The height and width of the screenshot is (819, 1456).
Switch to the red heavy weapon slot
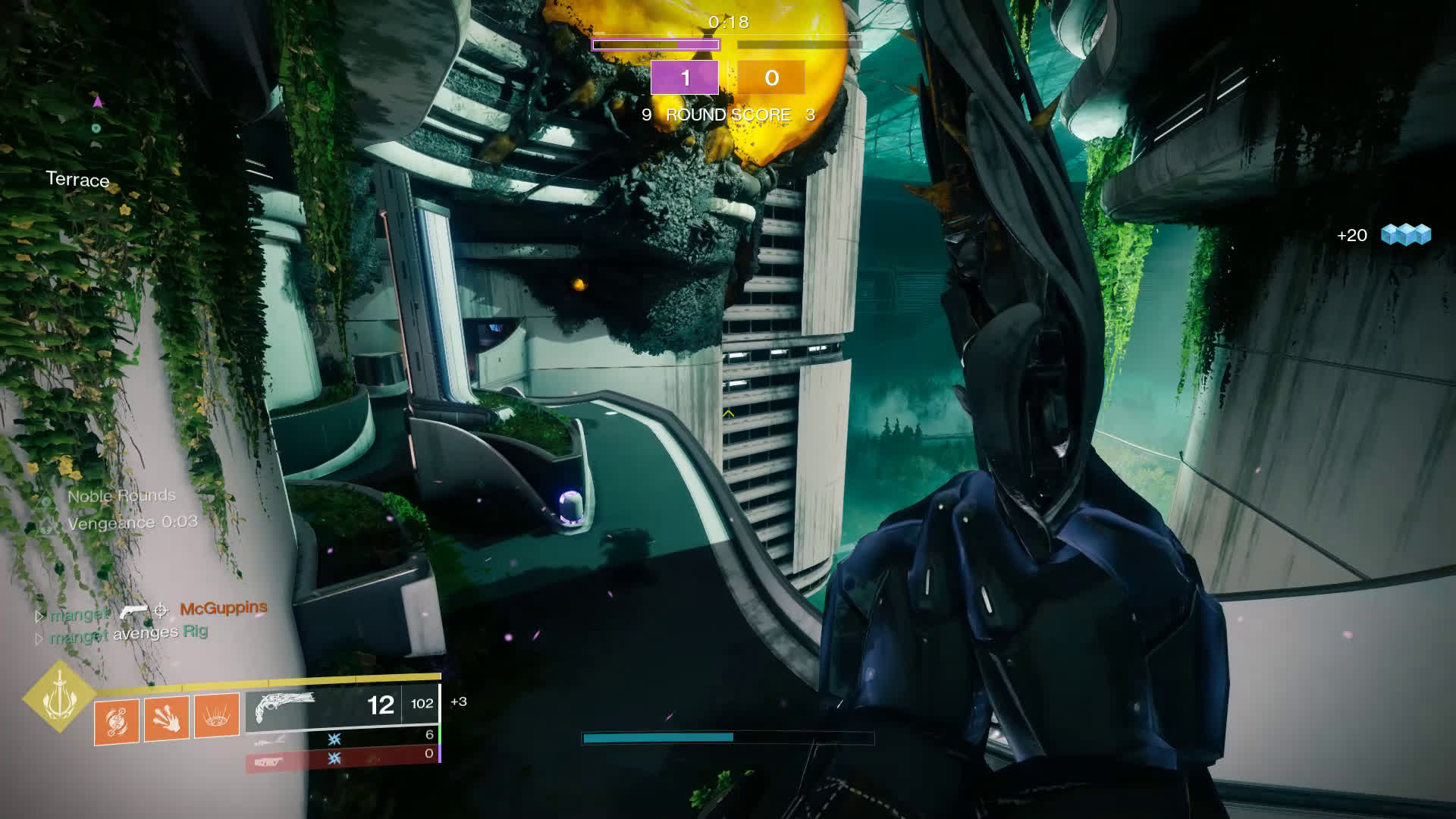pyautogui.click(x=342, y=757)
